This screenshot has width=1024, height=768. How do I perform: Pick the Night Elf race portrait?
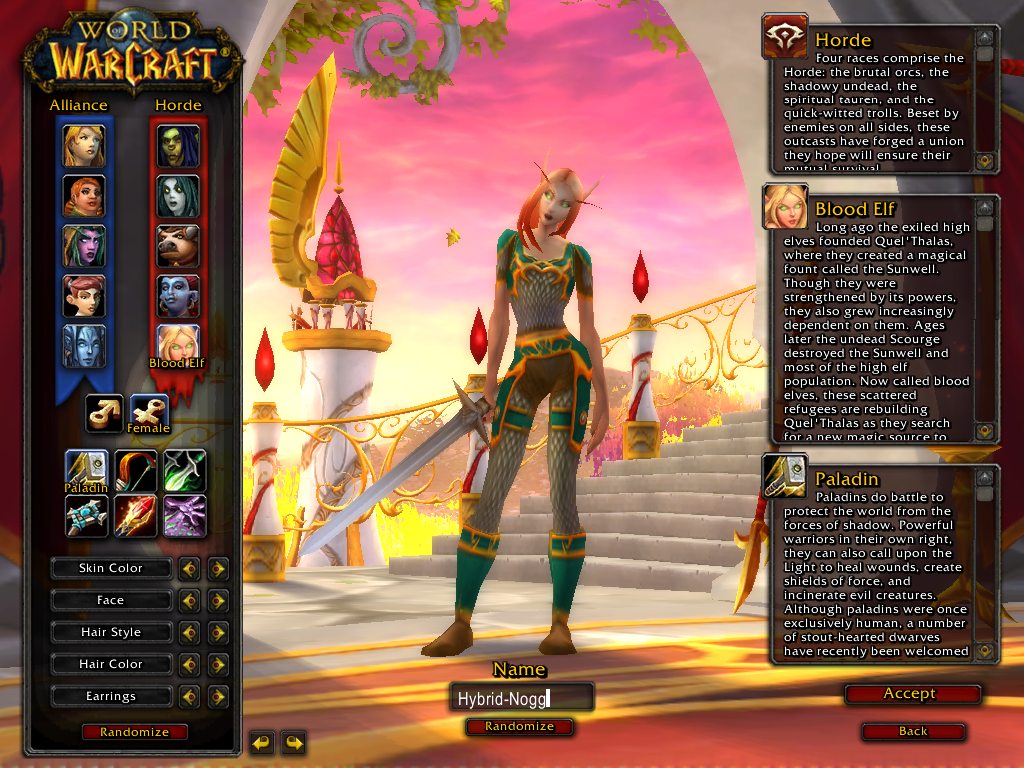84,246
